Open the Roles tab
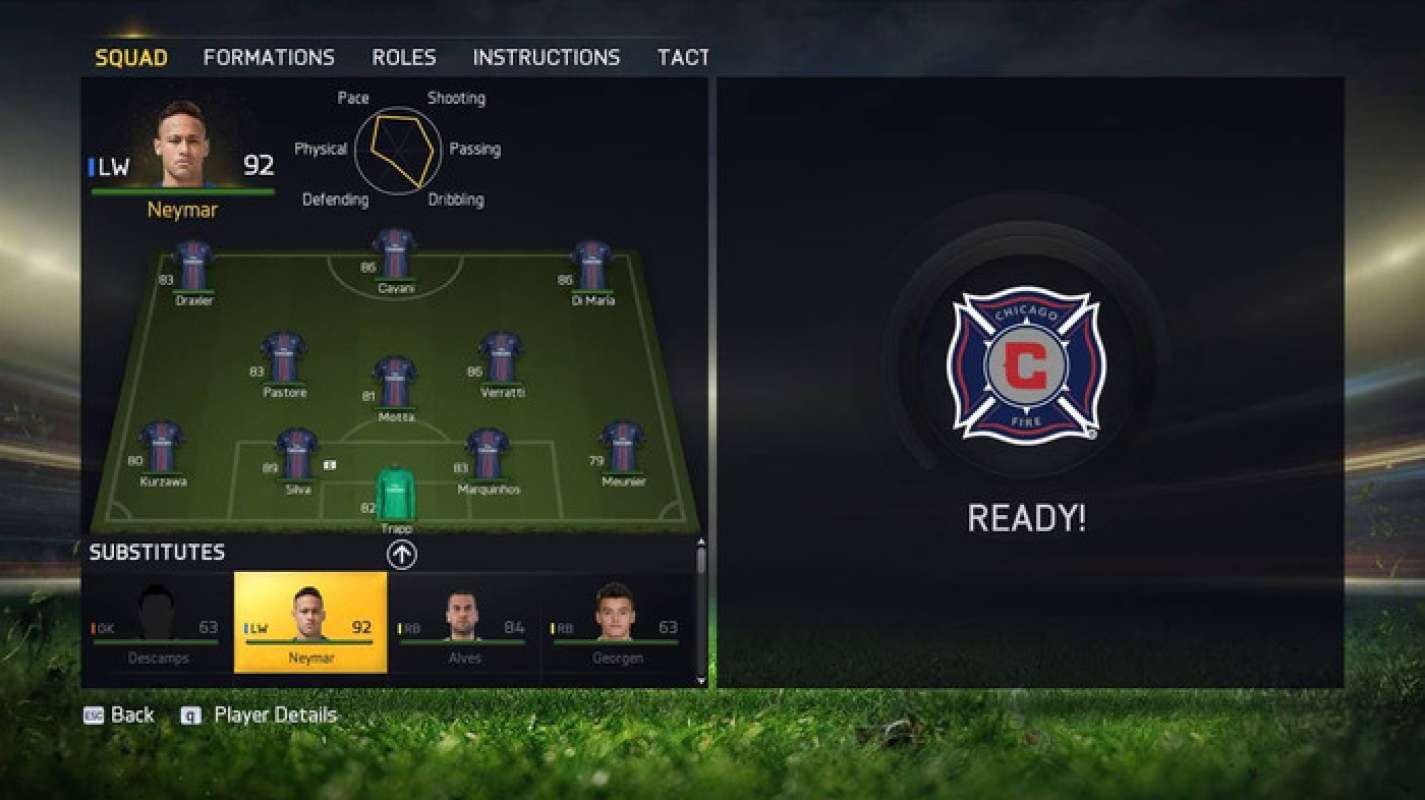Screen dimensions: 1425x800 (x=403, y=58)
